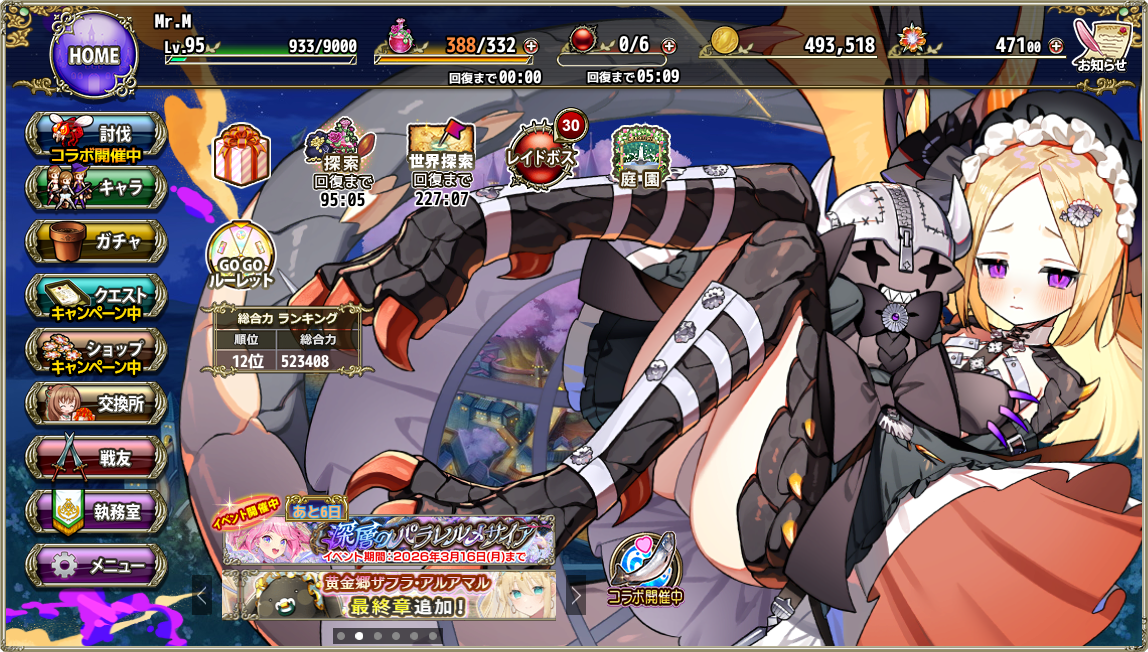Enter the 執務室 office
Viewport: 1148px width, 652px height.
pyautogui.click(x=96, y=512)
